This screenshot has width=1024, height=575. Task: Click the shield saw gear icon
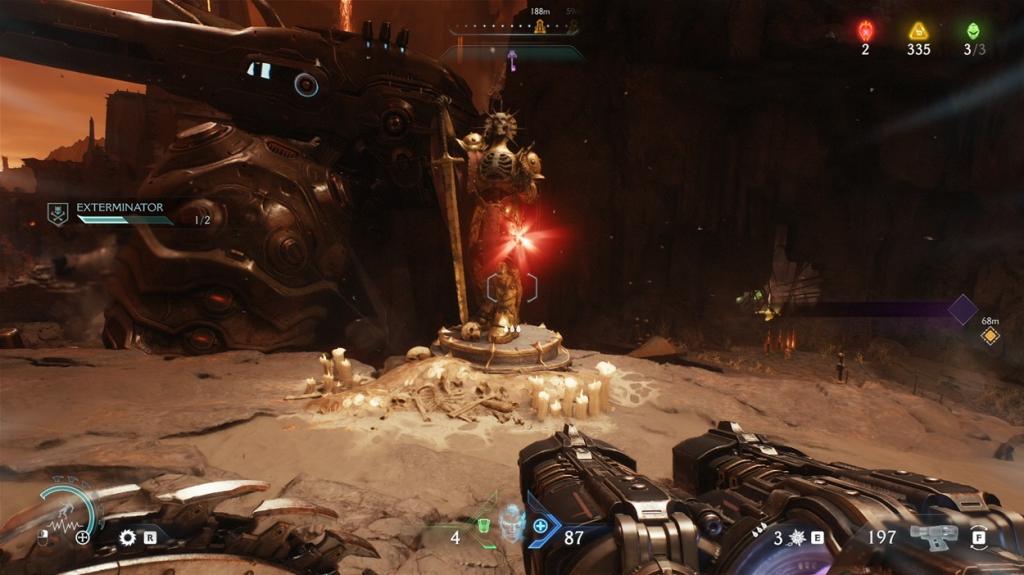[127, 537]
